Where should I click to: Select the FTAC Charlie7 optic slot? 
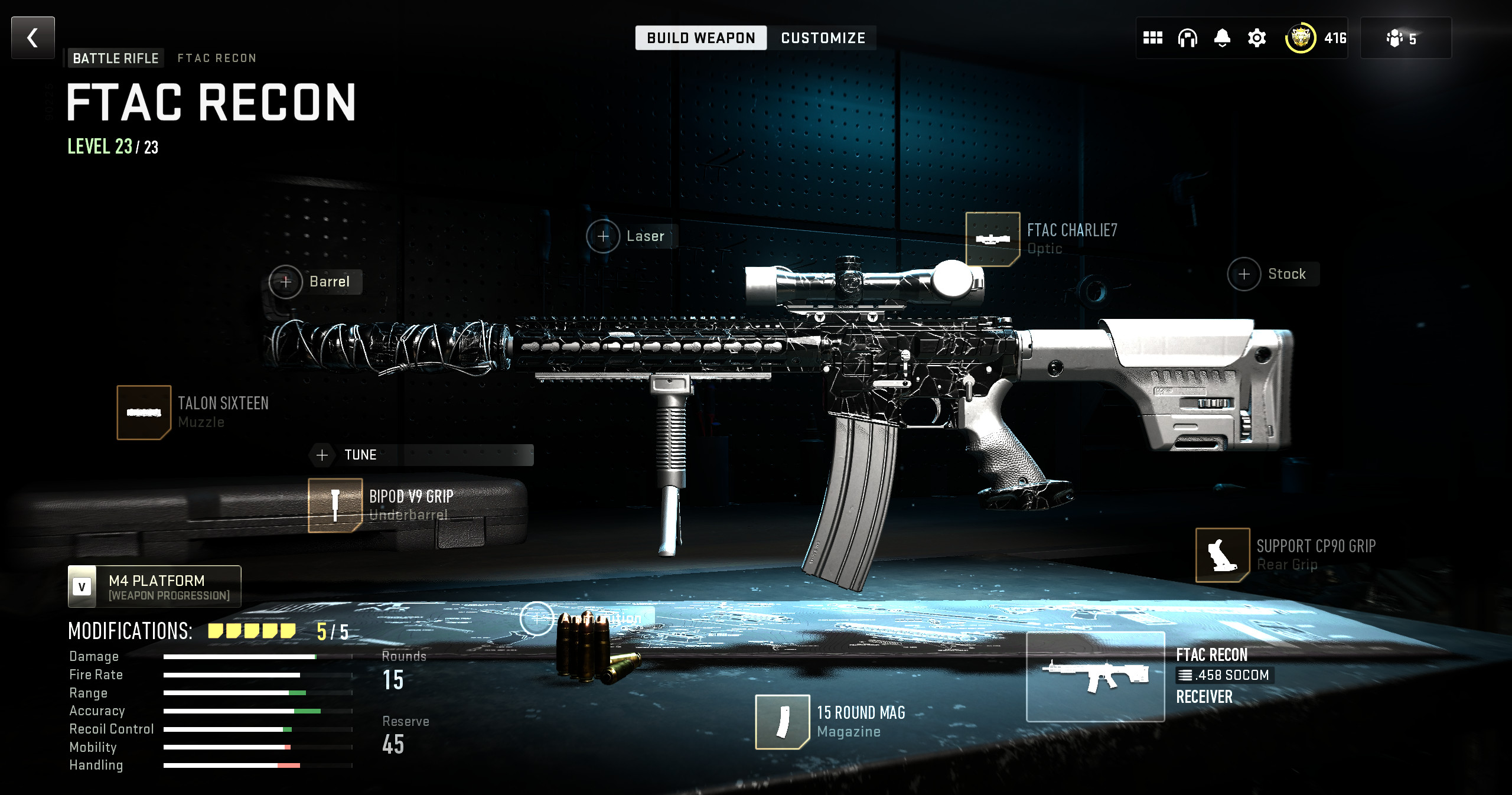pyautogui.click(x=992, y=239)
